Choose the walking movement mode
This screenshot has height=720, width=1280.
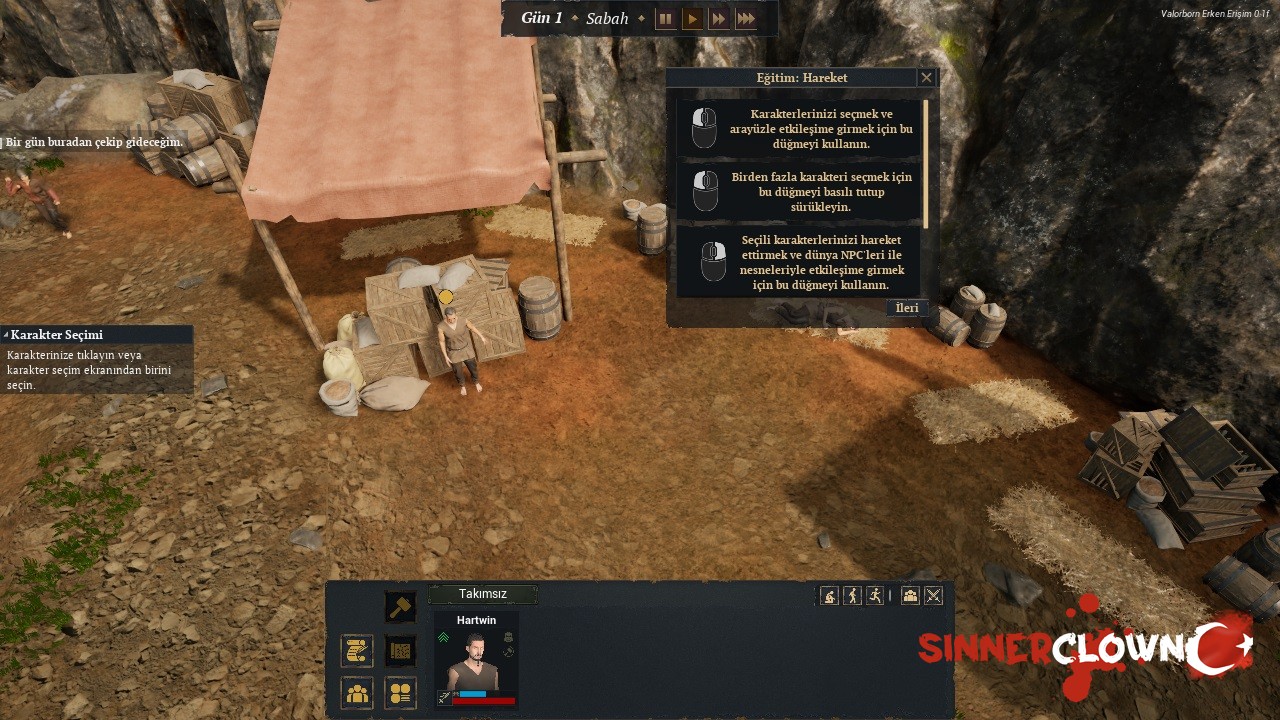click(x=852, y=596)
